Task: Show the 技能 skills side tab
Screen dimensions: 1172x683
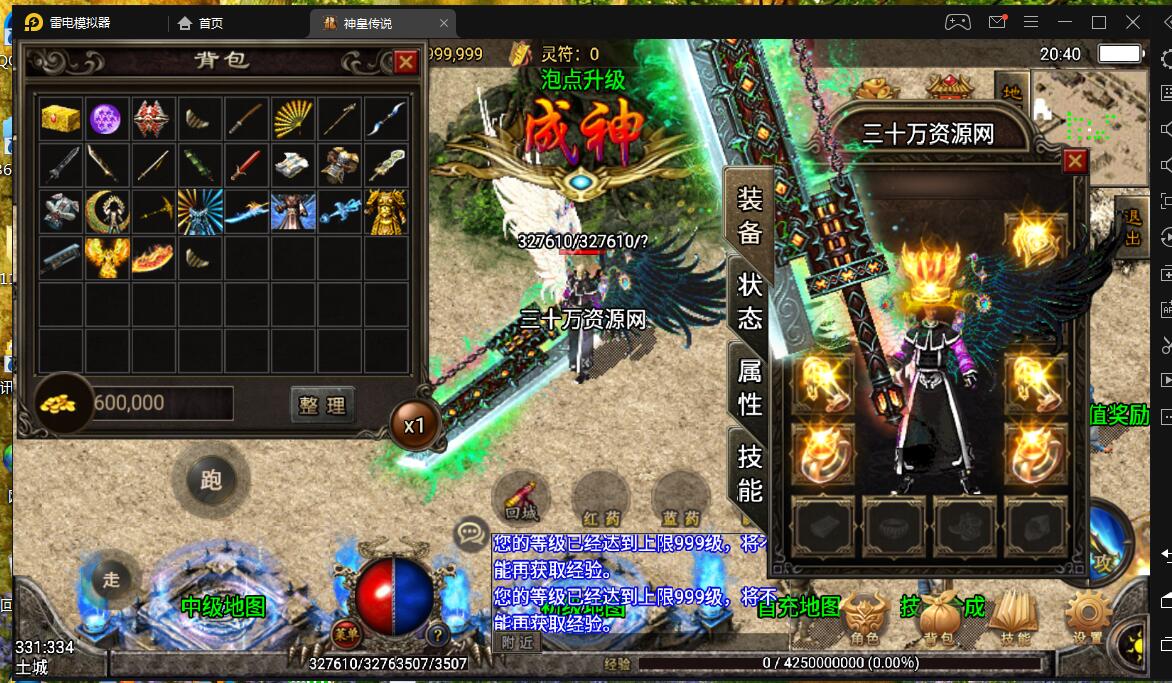Action: point(750,473)
